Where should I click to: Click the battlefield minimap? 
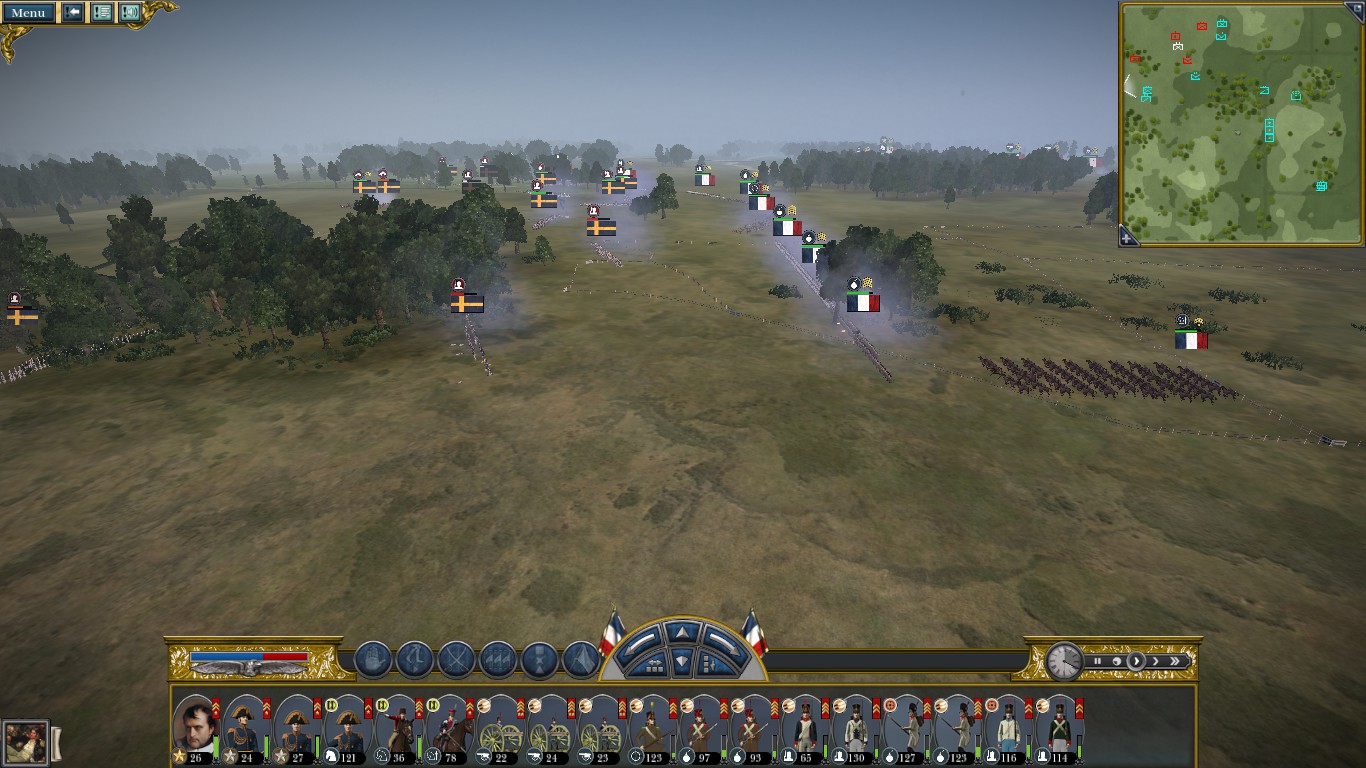click(1240, 120)
